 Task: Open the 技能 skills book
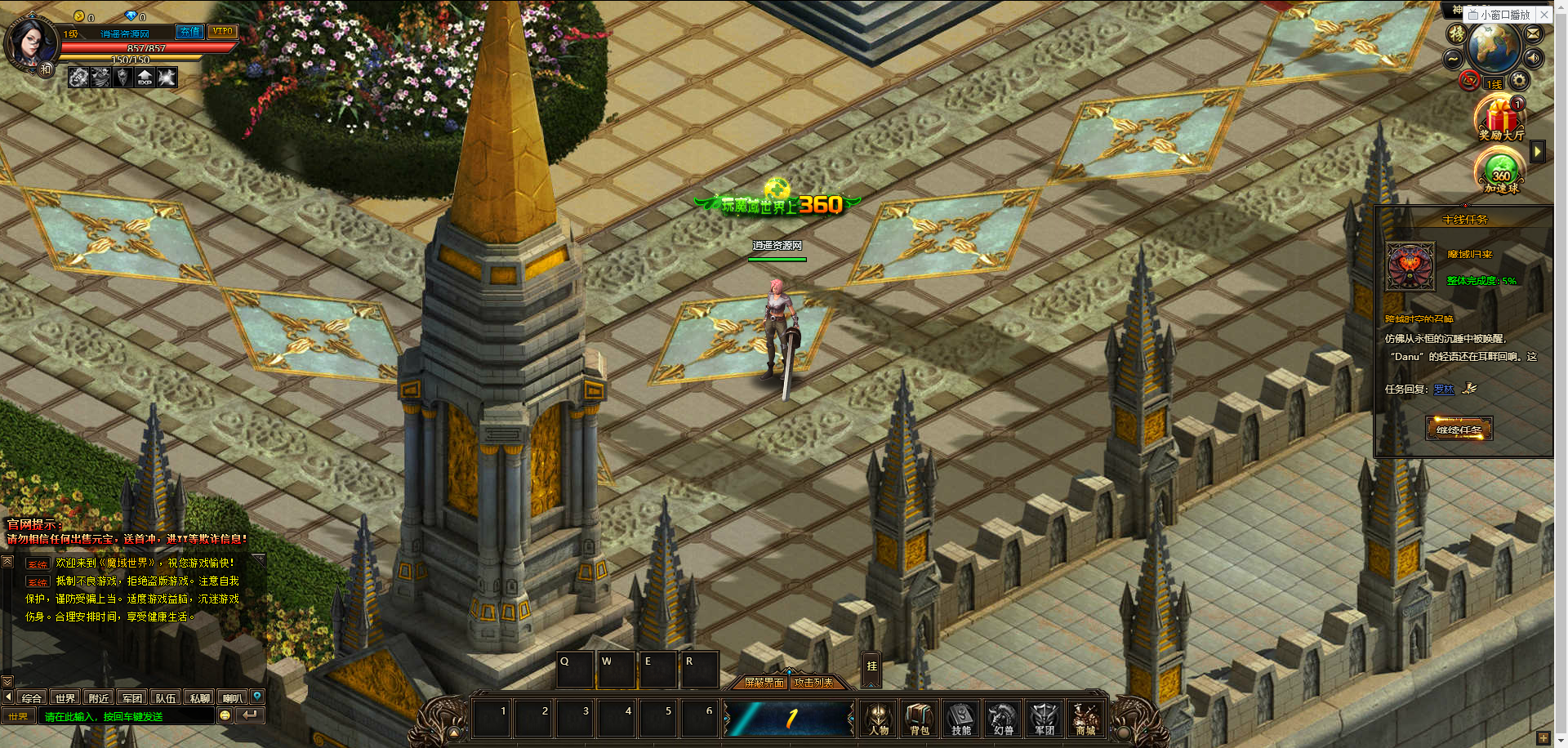[961, 719]
